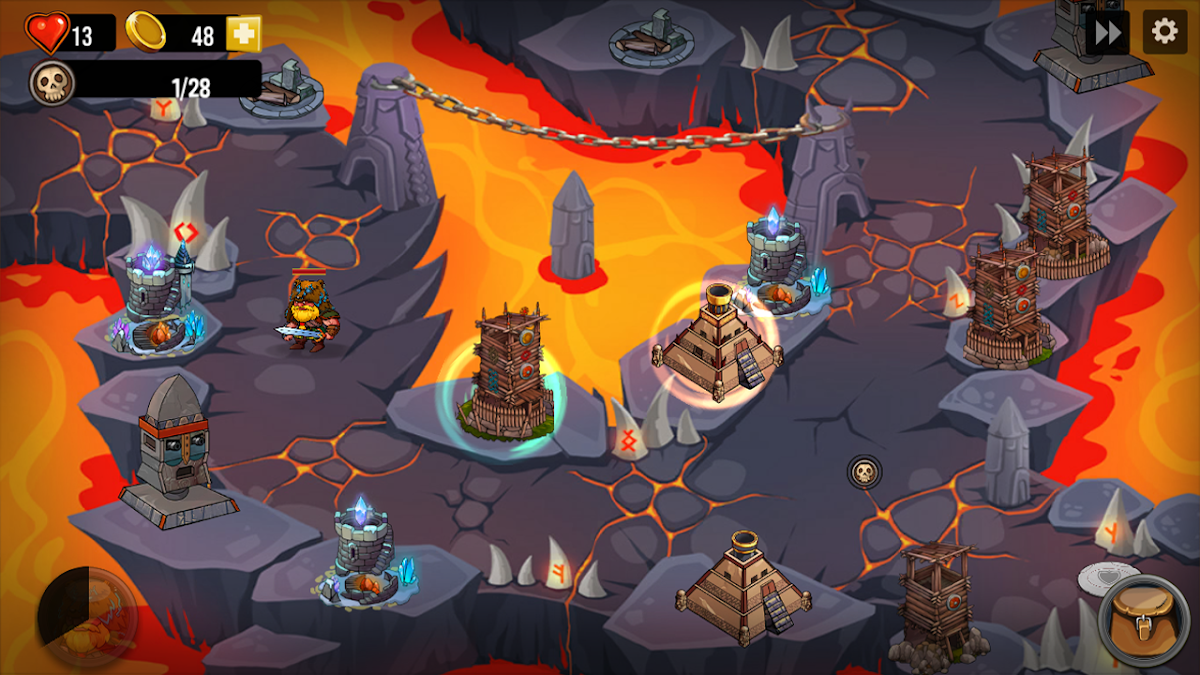Toggle the fast-forward speed button

pos(1107,32)
